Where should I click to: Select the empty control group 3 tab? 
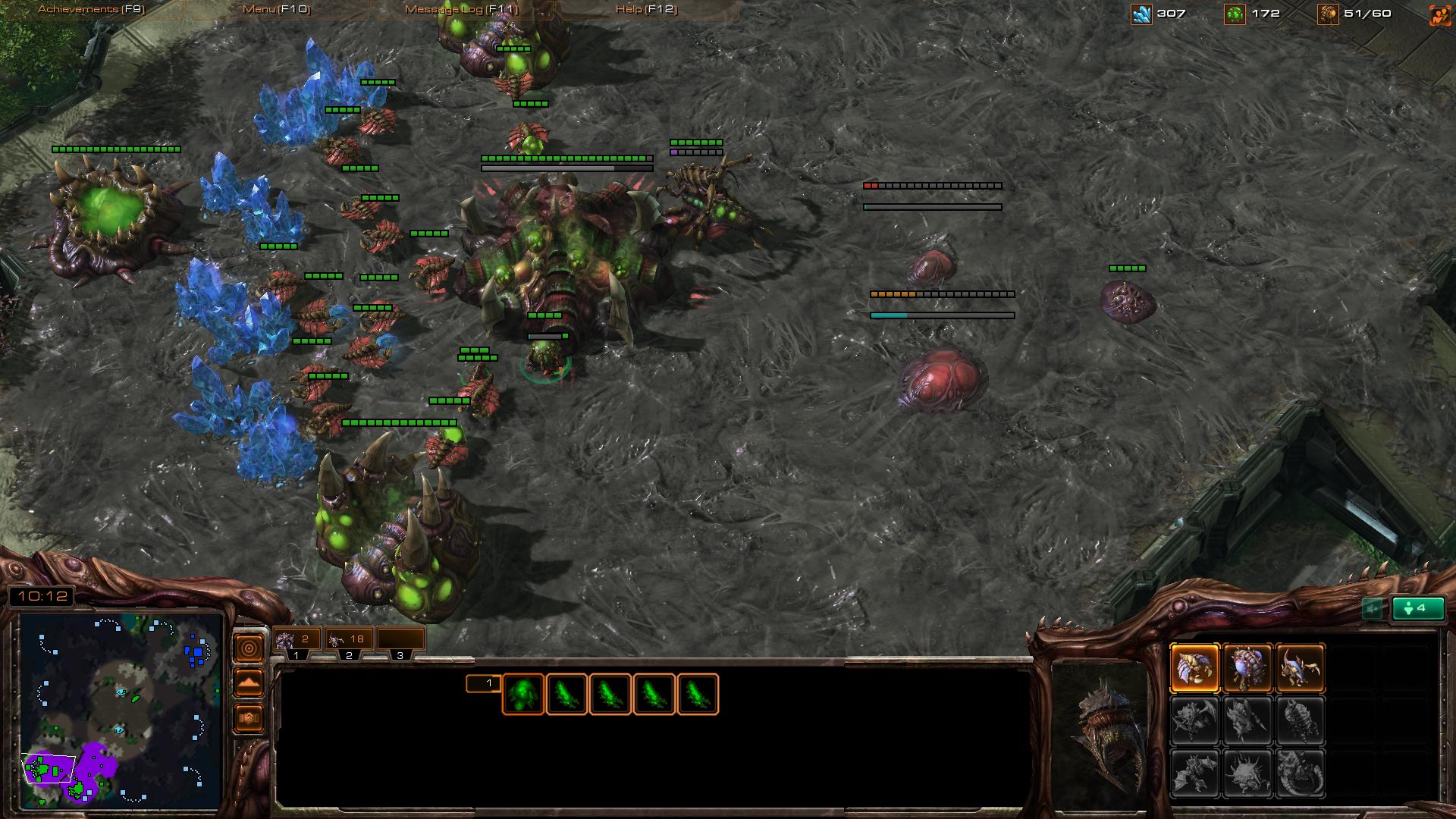tap(400, 639)
